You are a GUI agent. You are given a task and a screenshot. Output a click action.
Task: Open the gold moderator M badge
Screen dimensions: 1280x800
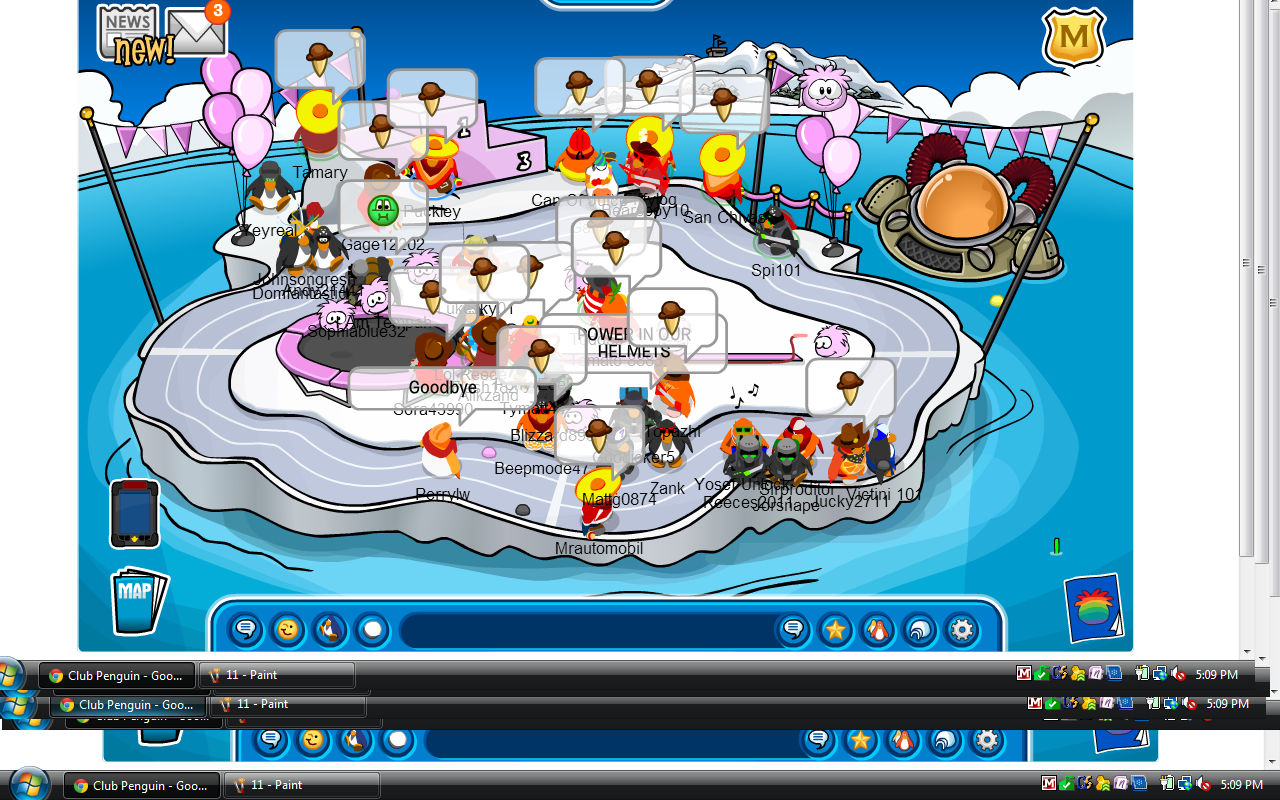pos(1073,38)
